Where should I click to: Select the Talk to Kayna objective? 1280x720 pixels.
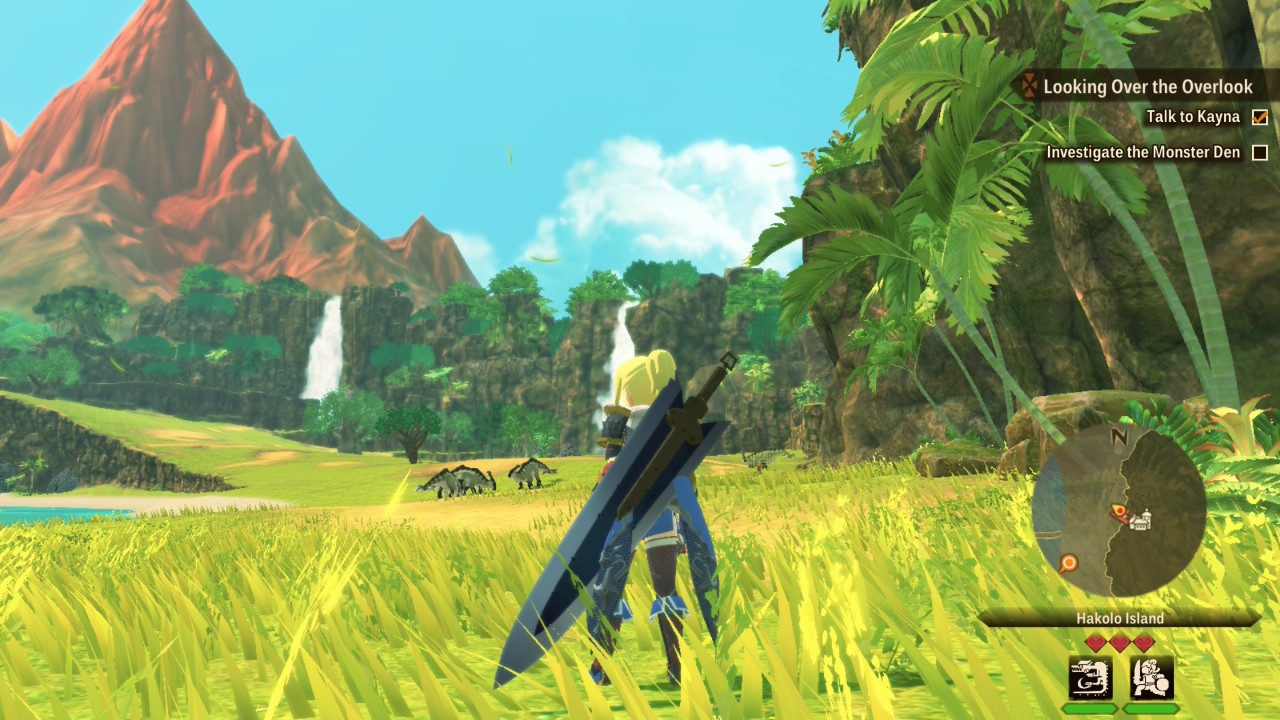[x=1193, y=117]
